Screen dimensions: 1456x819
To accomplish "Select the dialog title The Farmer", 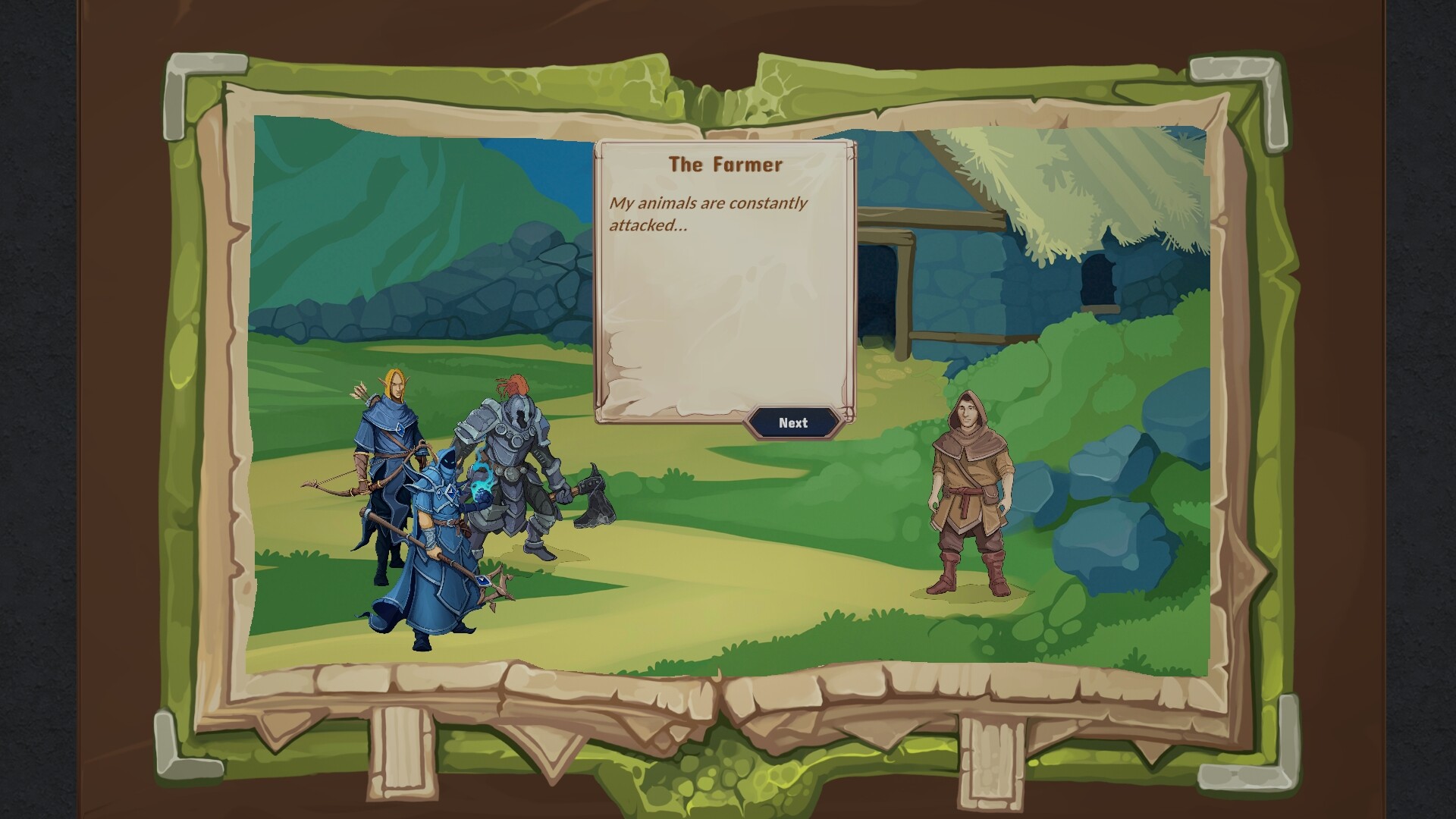I will tap(726, 162).
